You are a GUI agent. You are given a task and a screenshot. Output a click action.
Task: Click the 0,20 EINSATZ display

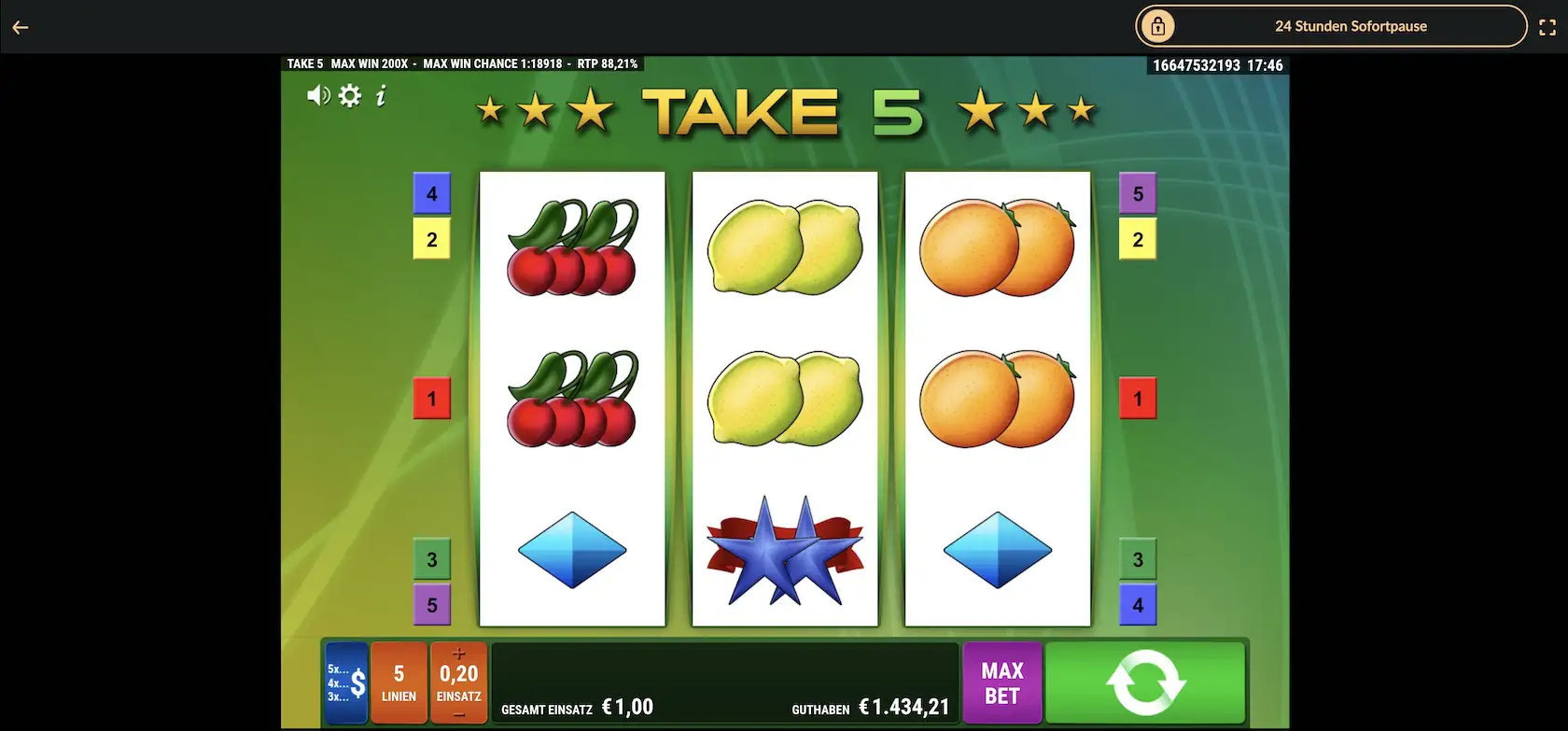458,682
